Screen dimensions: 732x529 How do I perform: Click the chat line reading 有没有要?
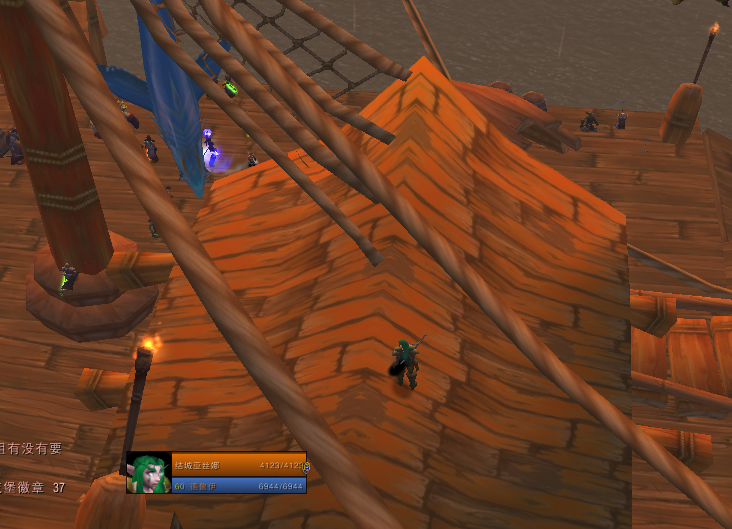(x=31, y=449)
